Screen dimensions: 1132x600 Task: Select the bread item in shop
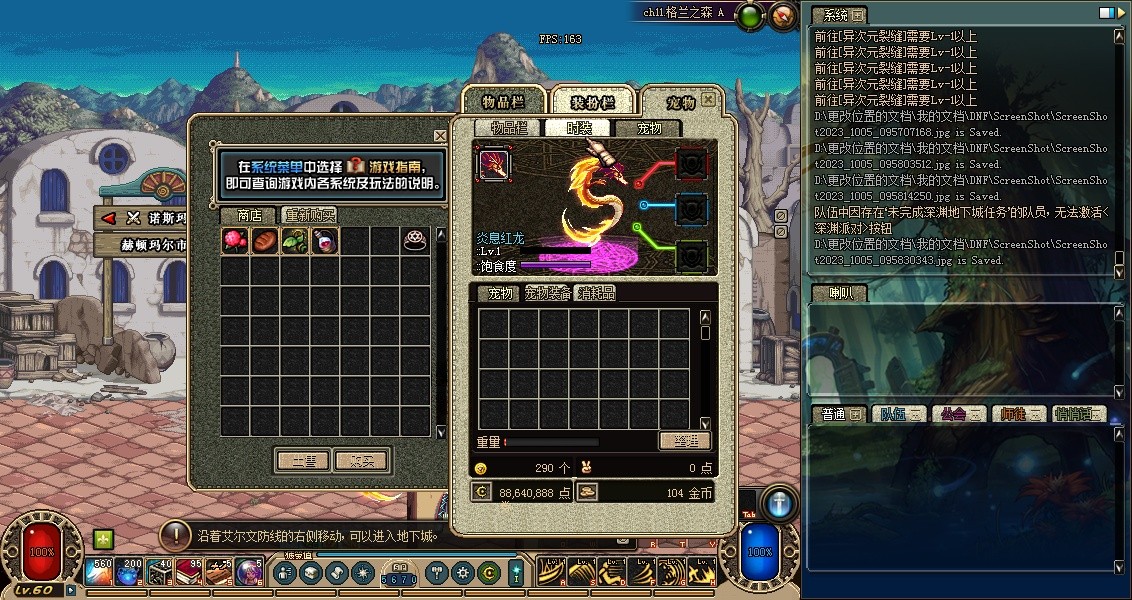coord(265,241)
